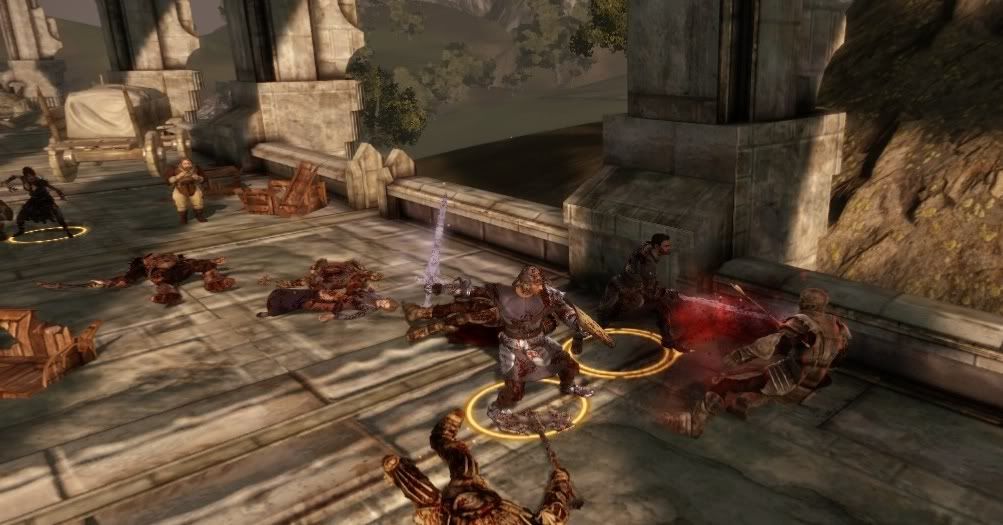This screenshot has width=1003, height=525.
Task: Select the ringed party member near the cart
Action: pyautogui.click(x=41, y=202)
